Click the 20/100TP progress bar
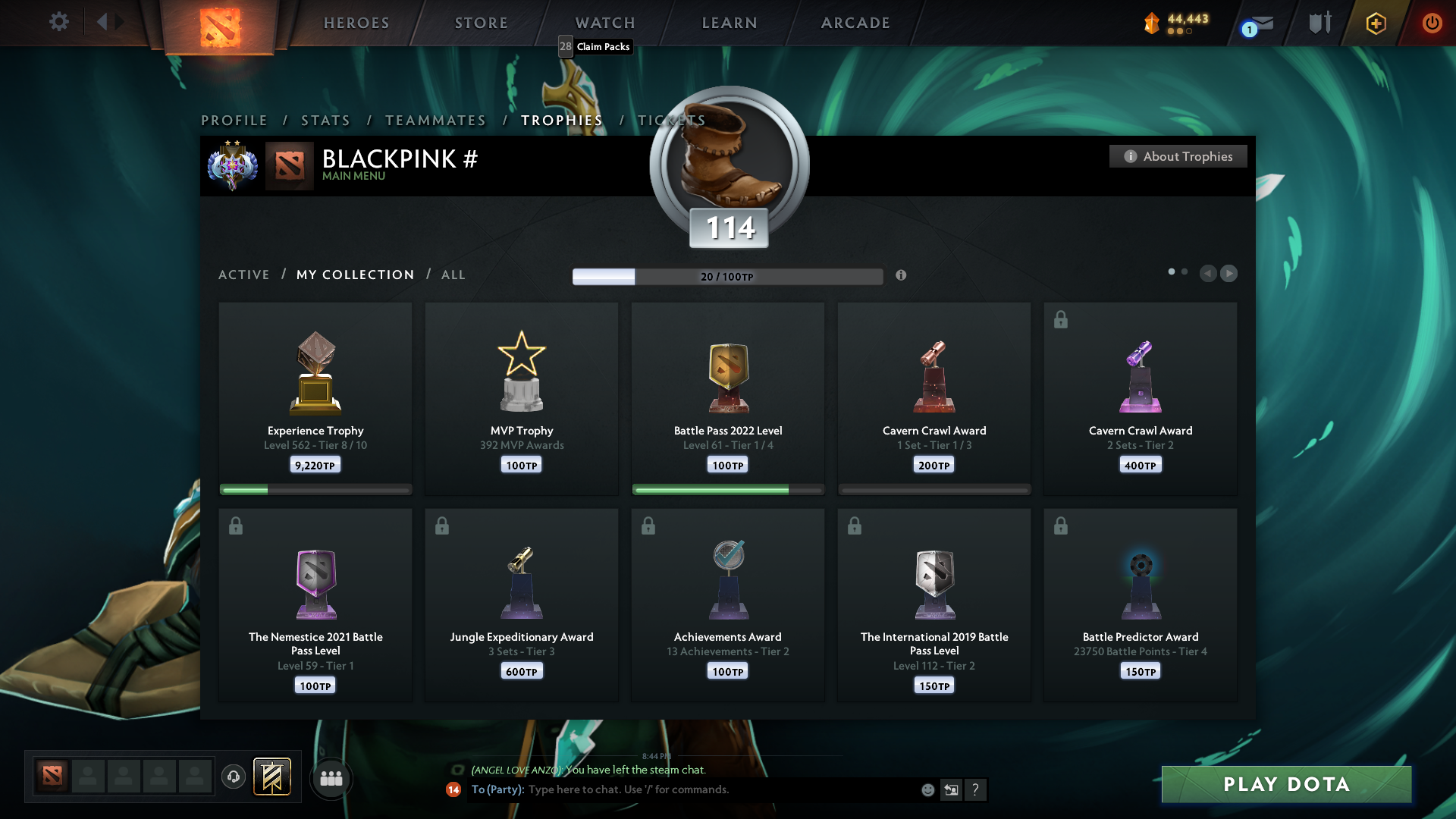This screenshot has width=1456, height=819. (x=727, y=277)
